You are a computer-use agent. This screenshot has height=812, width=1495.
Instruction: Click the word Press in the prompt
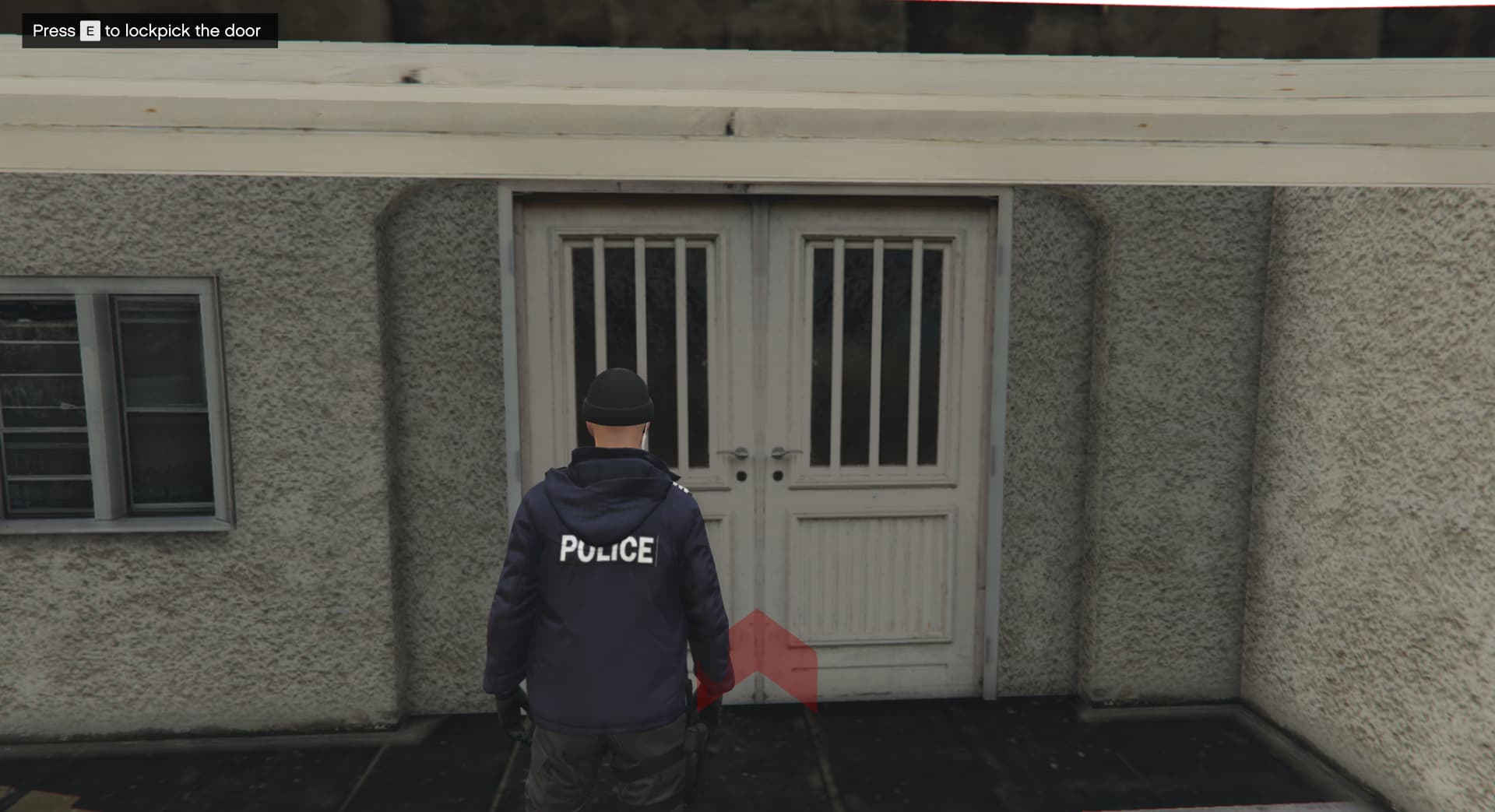[x=53, y=31]
